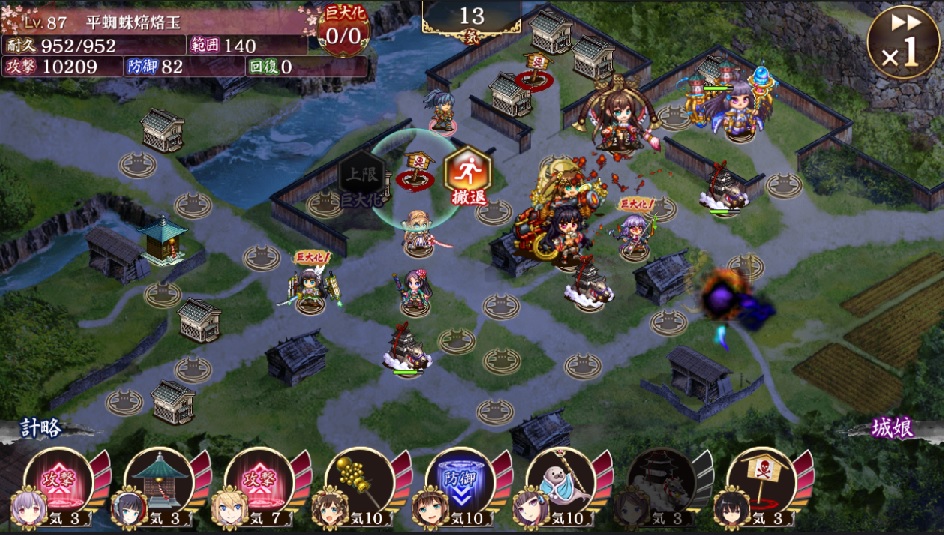944x535 pixels.
Task: Activate the red attack stratagem costing 7
Action: (x=259, y=479)
